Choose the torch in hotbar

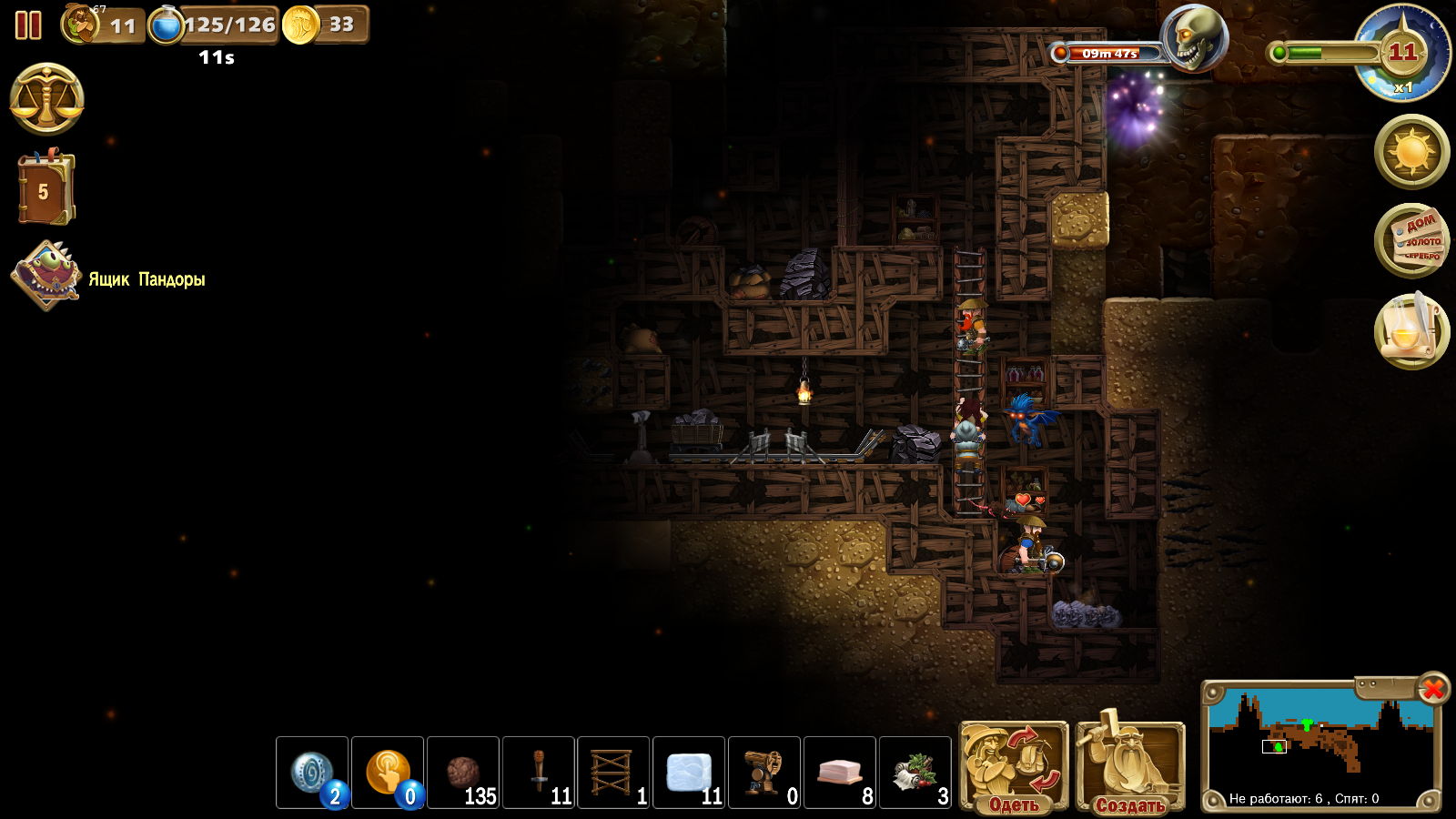[539, 773]
